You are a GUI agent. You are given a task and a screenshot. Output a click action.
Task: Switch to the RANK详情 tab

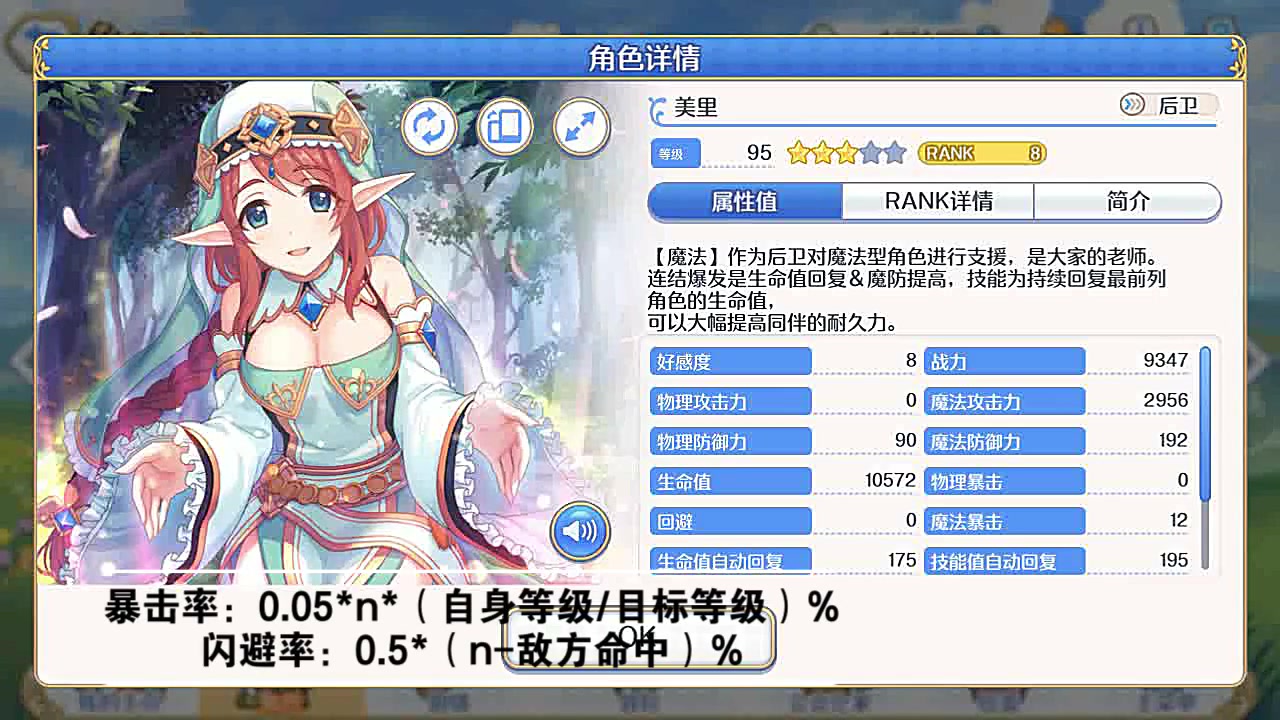pyautogui.click(x=939, y=201)
